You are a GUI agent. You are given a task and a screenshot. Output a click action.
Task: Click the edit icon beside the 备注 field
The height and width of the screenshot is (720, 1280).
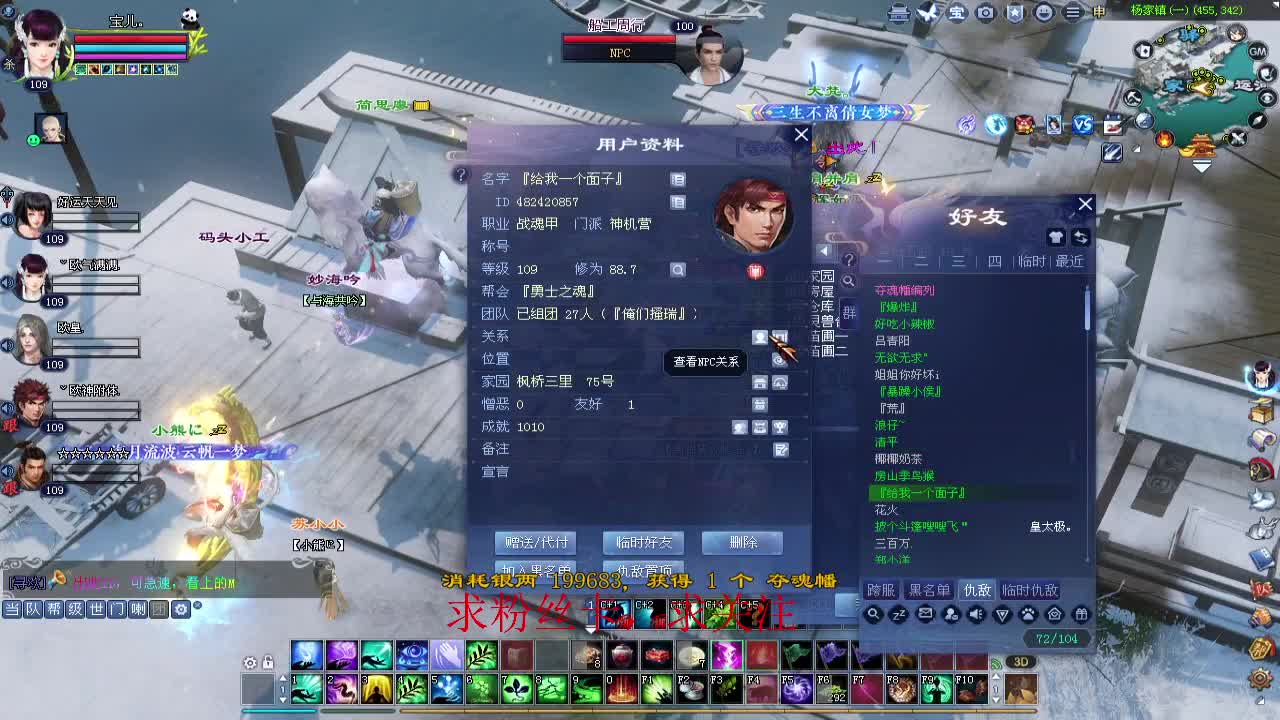click(779, 449)
